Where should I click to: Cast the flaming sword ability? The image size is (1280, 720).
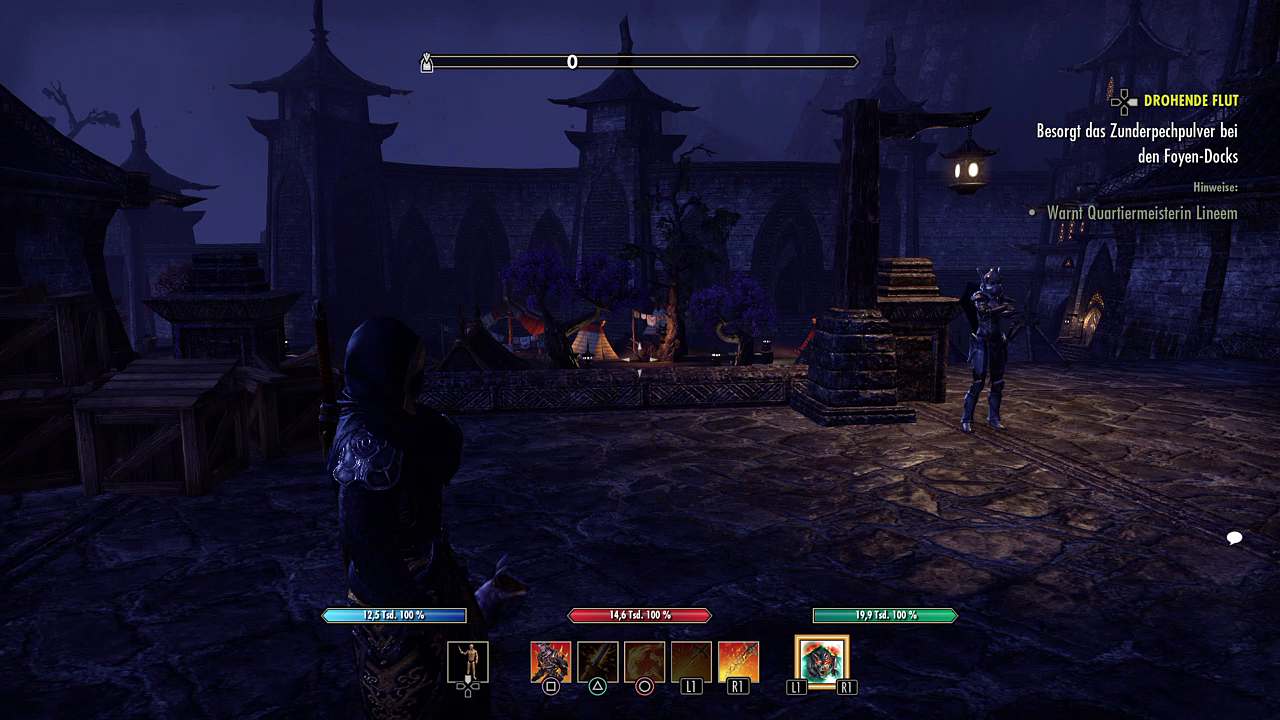tap(738, 662)
